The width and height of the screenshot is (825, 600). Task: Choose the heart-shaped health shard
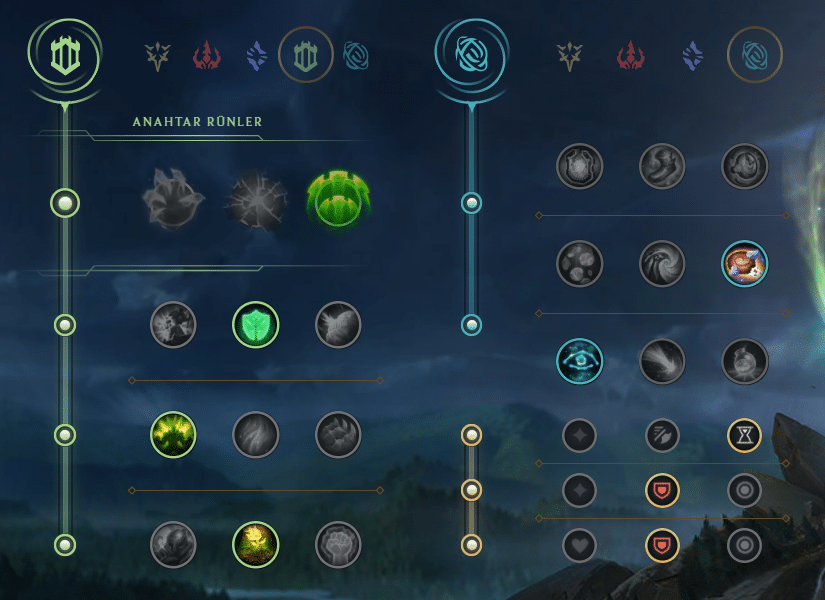(580, 545)
